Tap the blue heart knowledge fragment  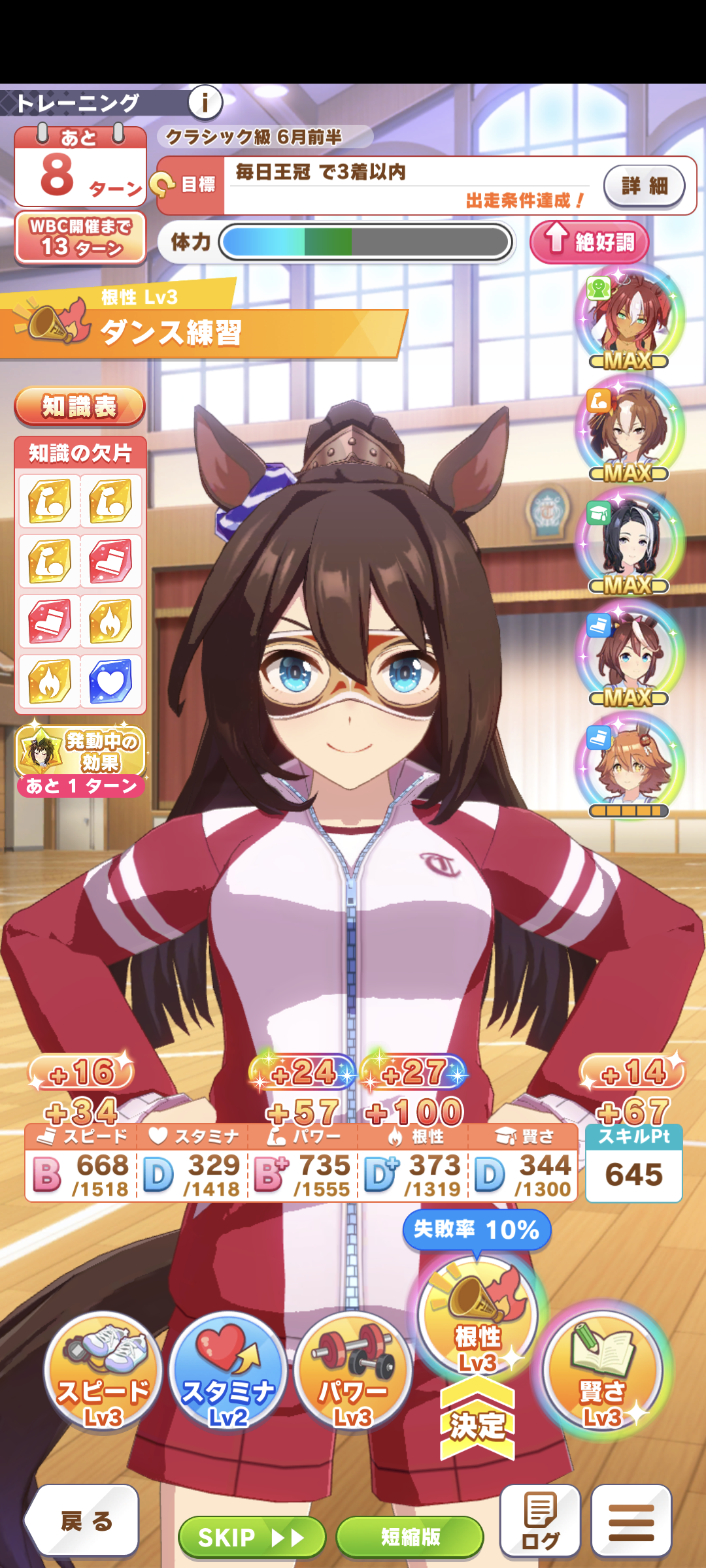tap(110, 681)
